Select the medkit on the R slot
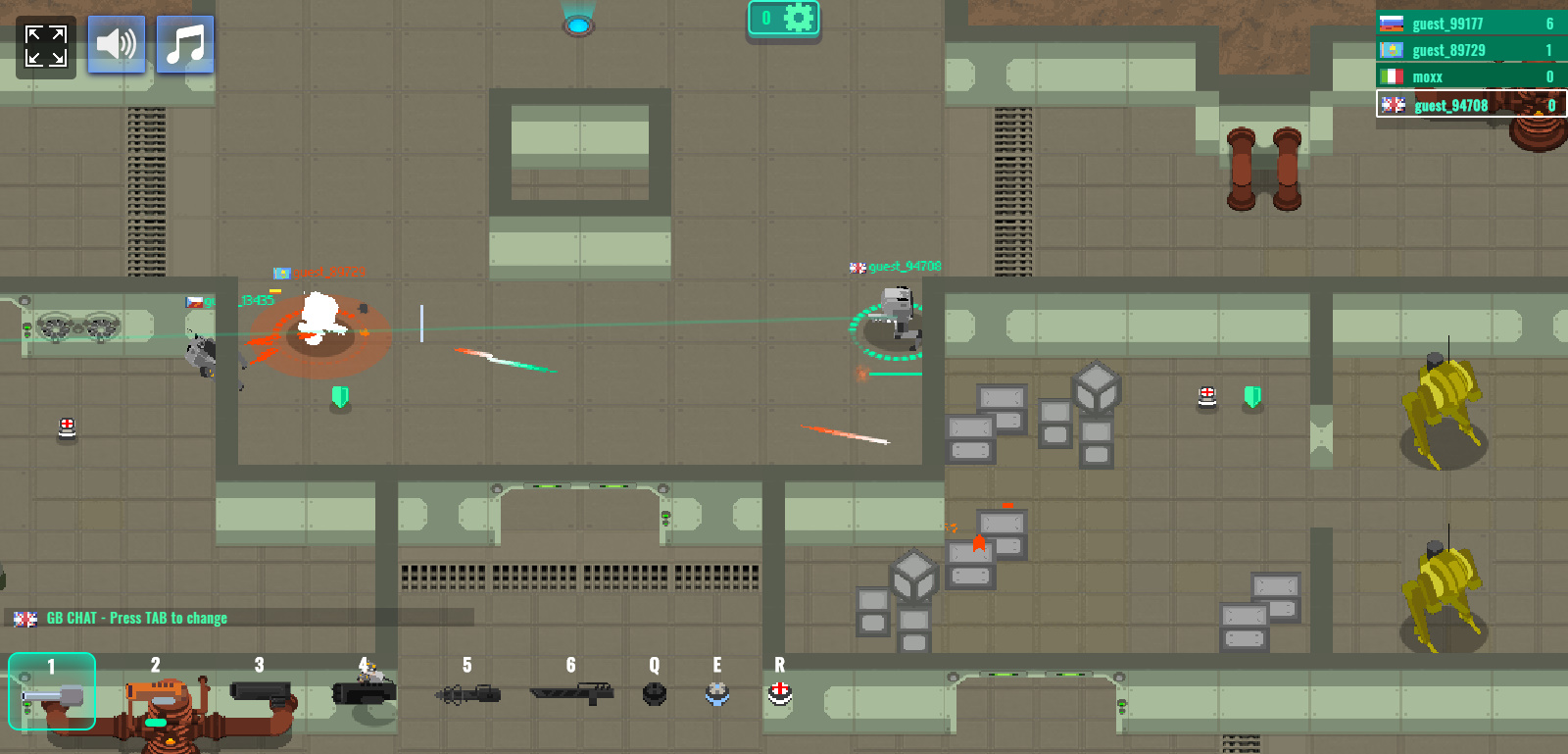The width and height of the screenshot is (1568, 754). pyautogui.click(x=779, y=693)
